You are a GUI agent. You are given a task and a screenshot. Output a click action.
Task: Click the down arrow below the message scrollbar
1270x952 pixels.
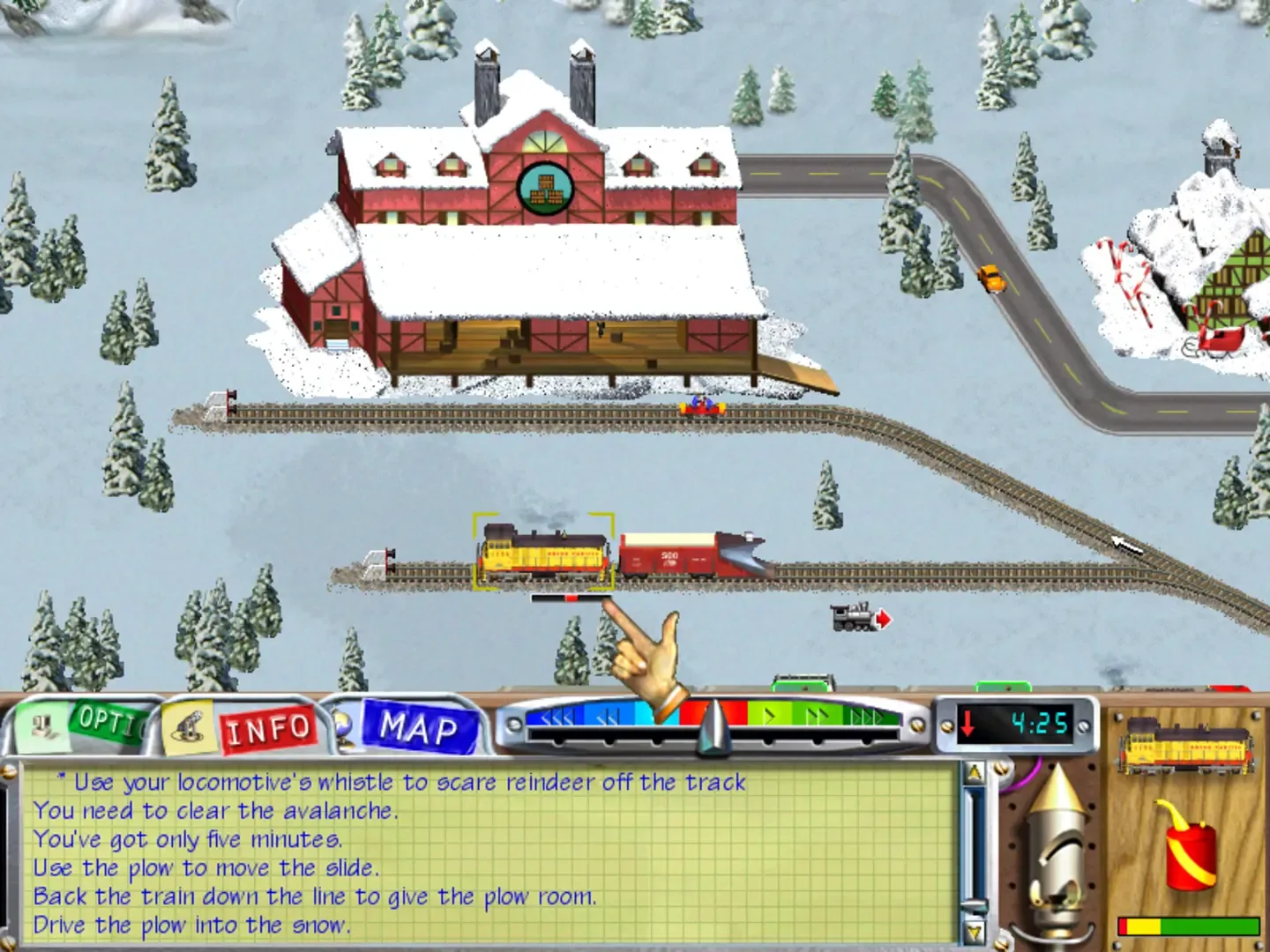(973, 932)
